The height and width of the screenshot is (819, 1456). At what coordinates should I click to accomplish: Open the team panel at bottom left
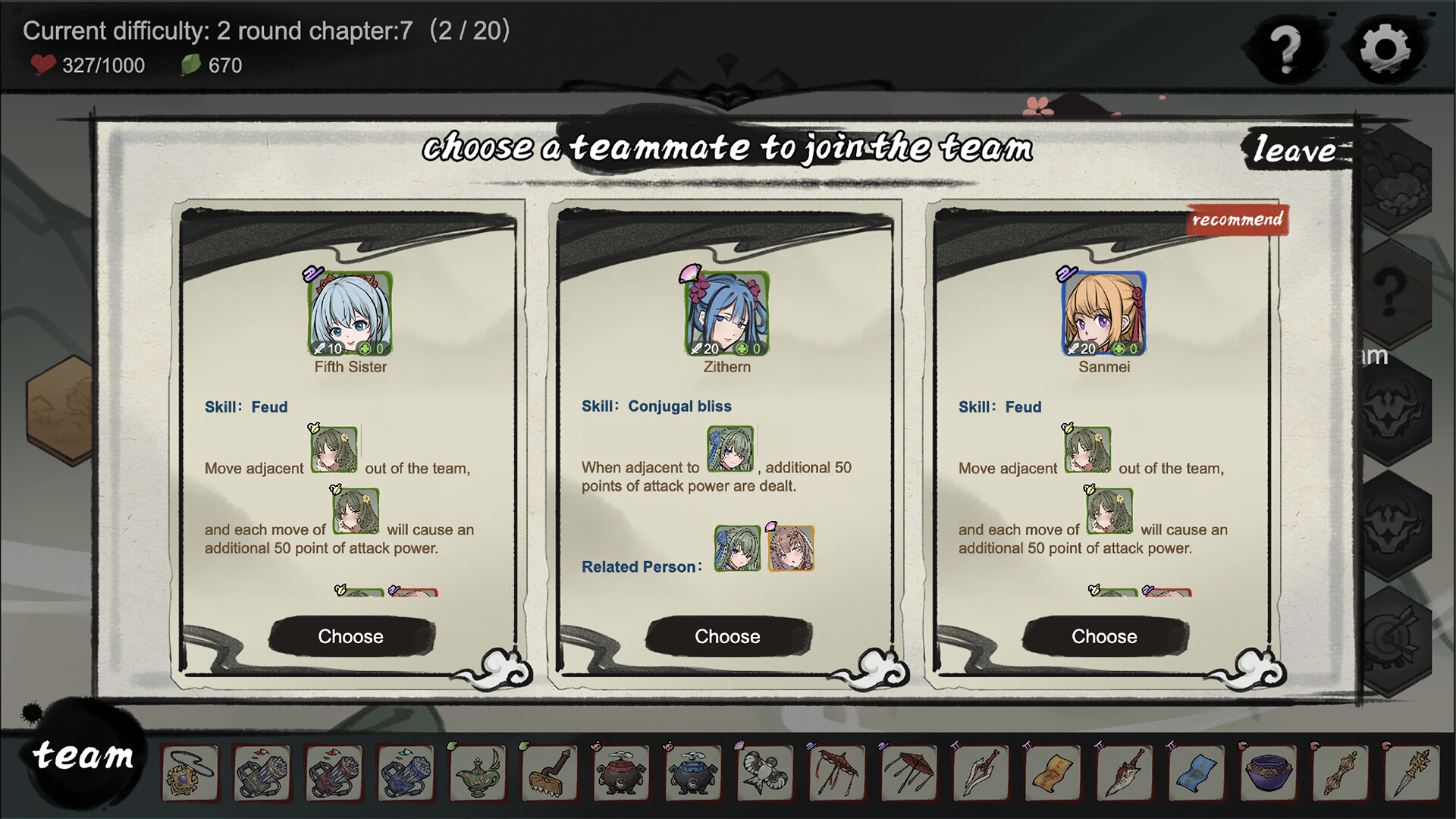click(83, 755)
